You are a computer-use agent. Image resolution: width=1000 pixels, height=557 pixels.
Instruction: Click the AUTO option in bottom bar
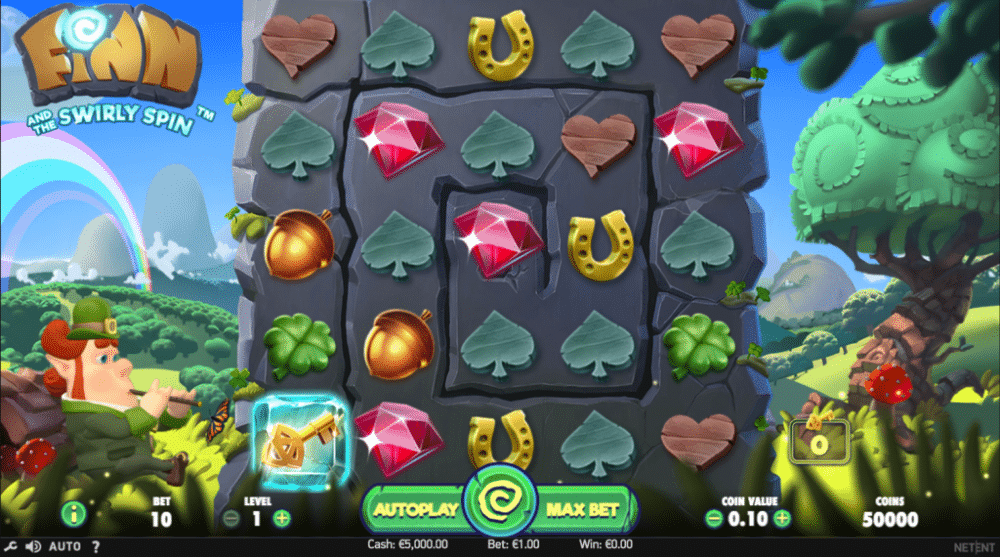(x=64, y=547)
